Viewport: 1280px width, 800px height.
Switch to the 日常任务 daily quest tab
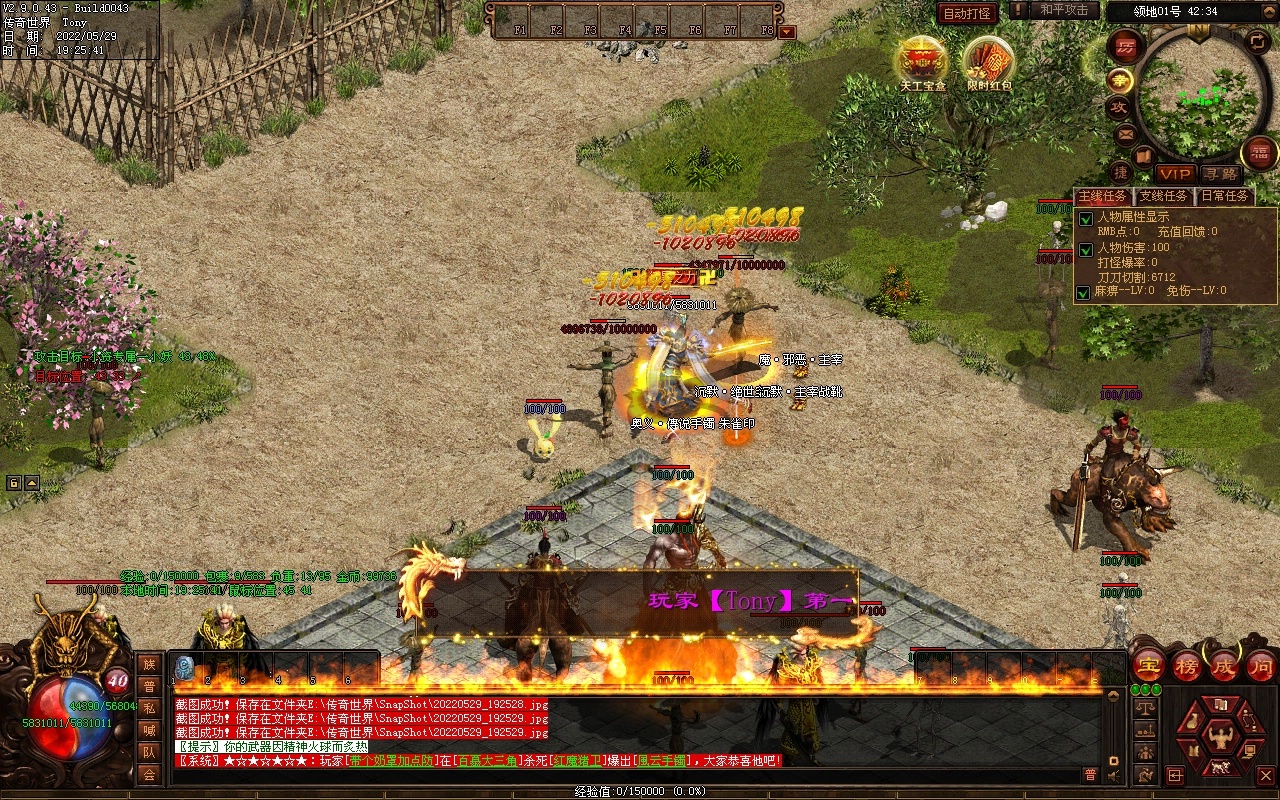tap(1224, 196)
